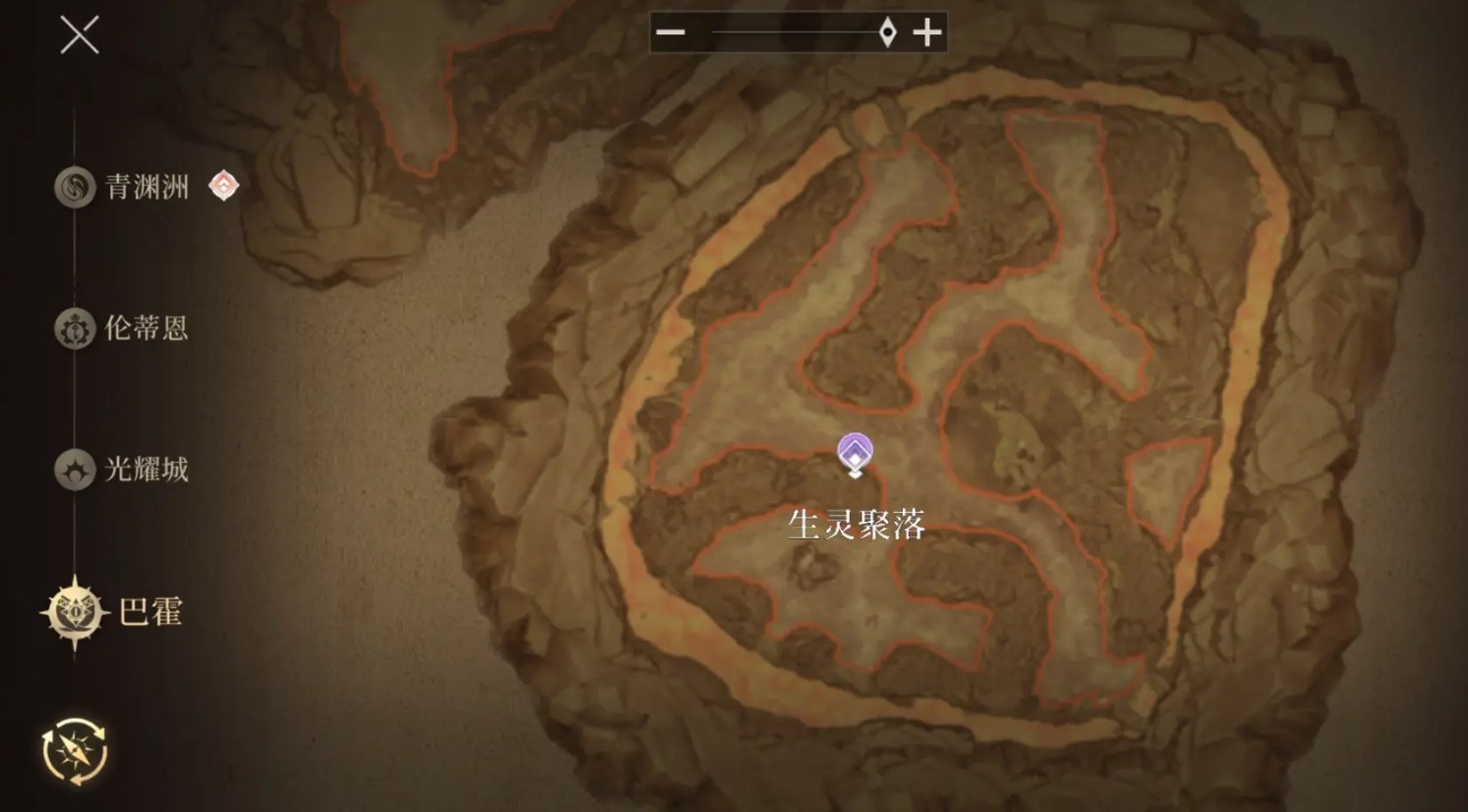The width and height of the screenshot is (1468, 812).
Task: Click the plus icon to zoom in
Action: (926, 31)
